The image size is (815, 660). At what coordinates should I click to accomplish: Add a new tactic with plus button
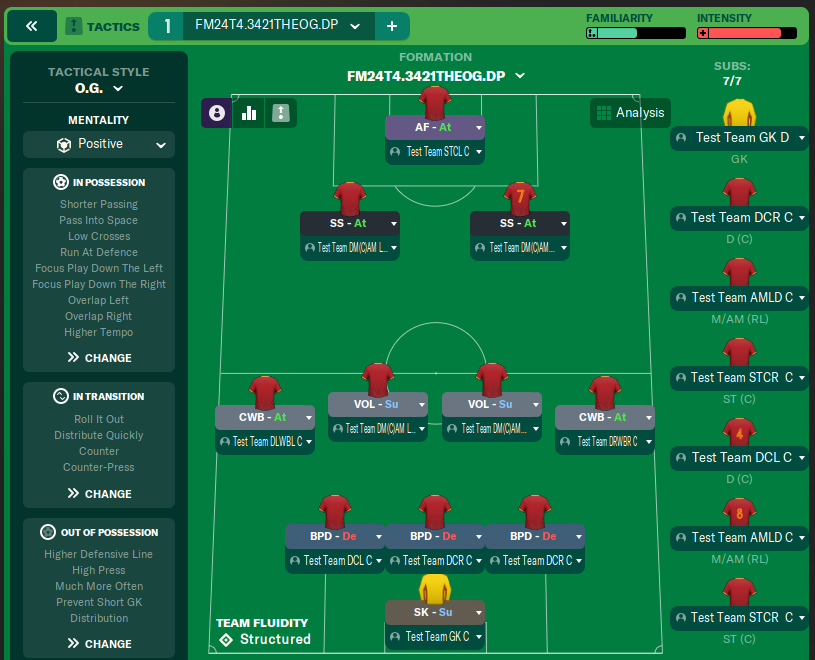392,26
